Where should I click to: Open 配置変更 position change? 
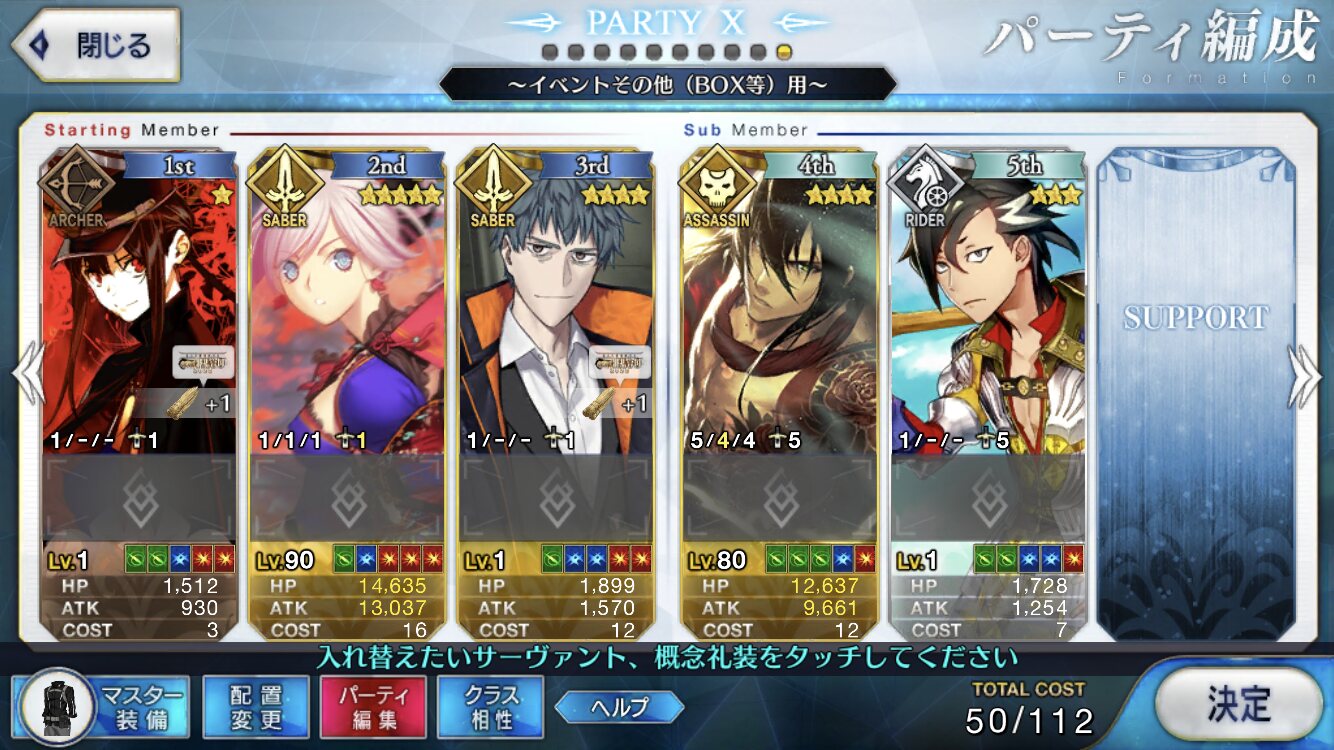[256, 707]
